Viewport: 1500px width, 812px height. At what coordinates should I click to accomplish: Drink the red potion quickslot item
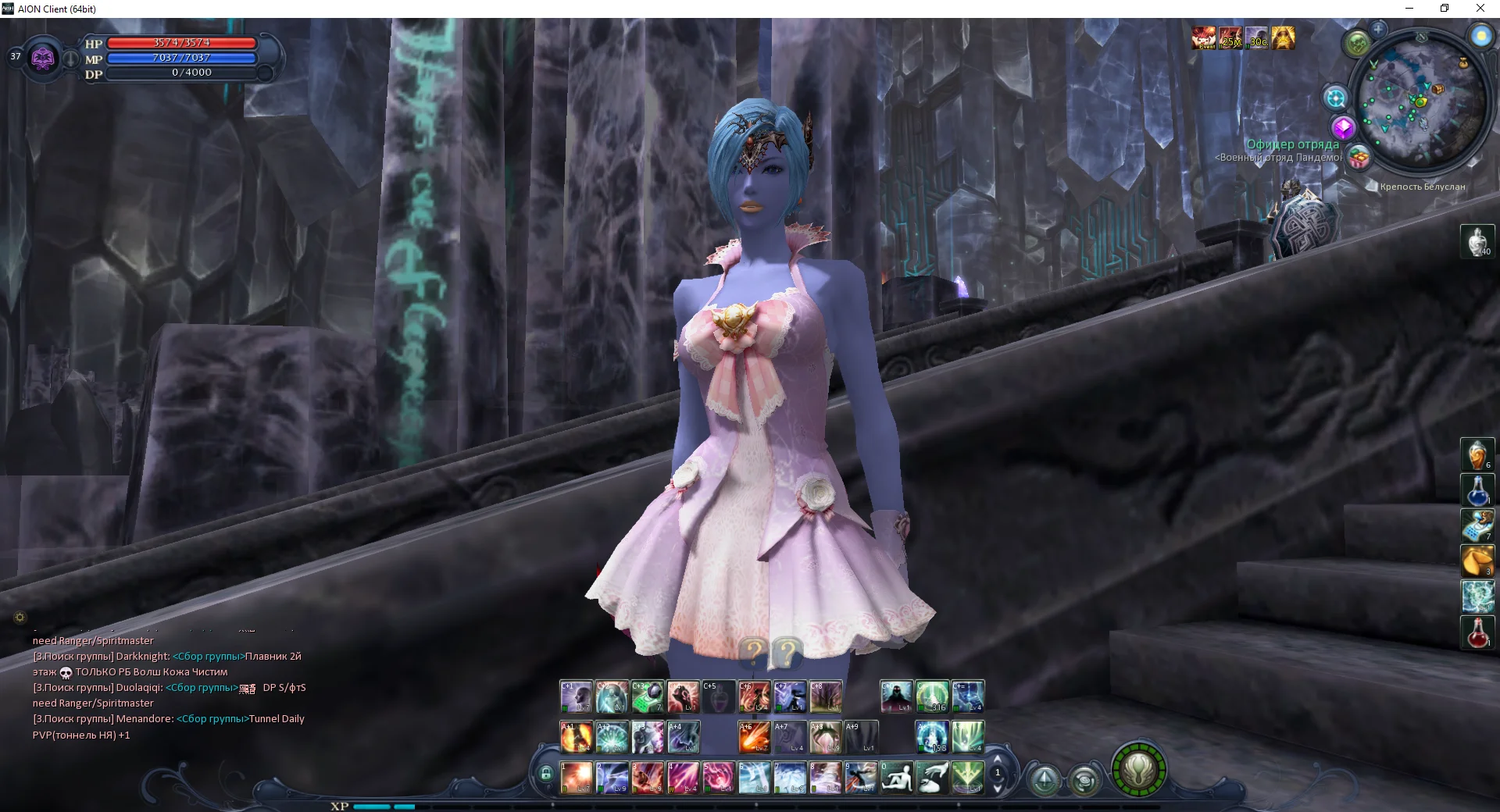point(1477,632)
